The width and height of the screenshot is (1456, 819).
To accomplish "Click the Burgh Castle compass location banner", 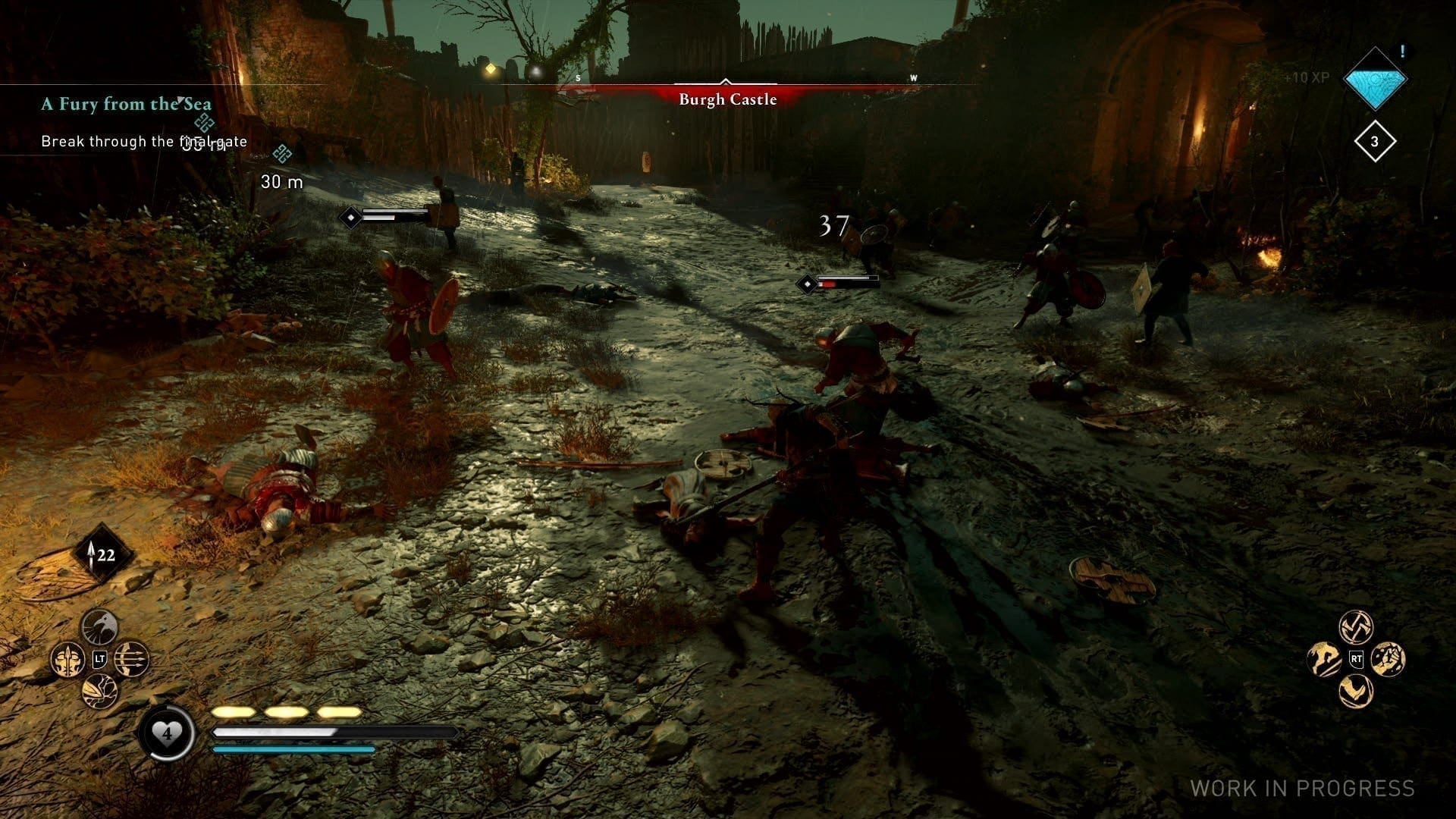I will (727, 99).
